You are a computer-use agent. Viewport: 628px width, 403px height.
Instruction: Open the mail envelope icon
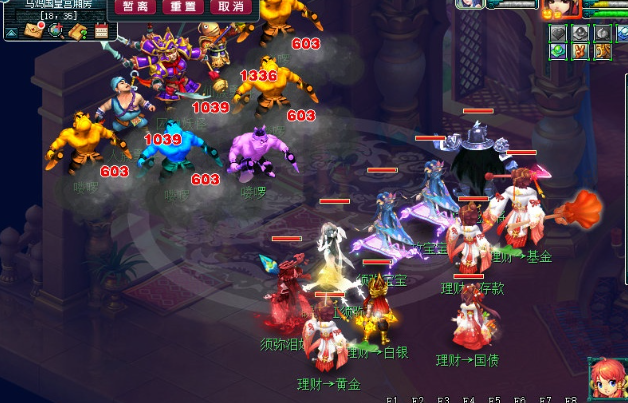coord(33,30)
